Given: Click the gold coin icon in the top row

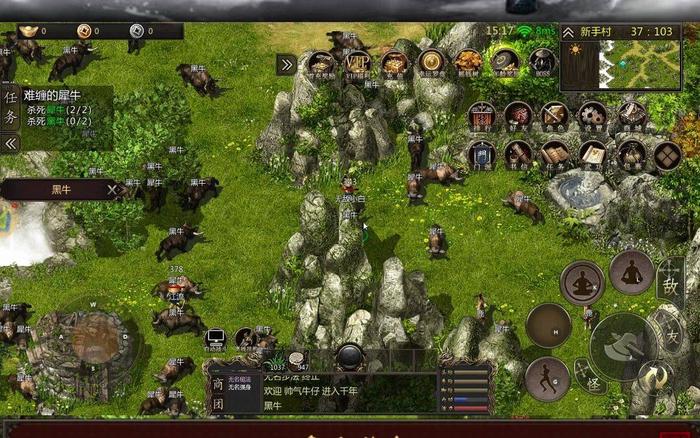Looking at the screenshot, I should (432, 63).
